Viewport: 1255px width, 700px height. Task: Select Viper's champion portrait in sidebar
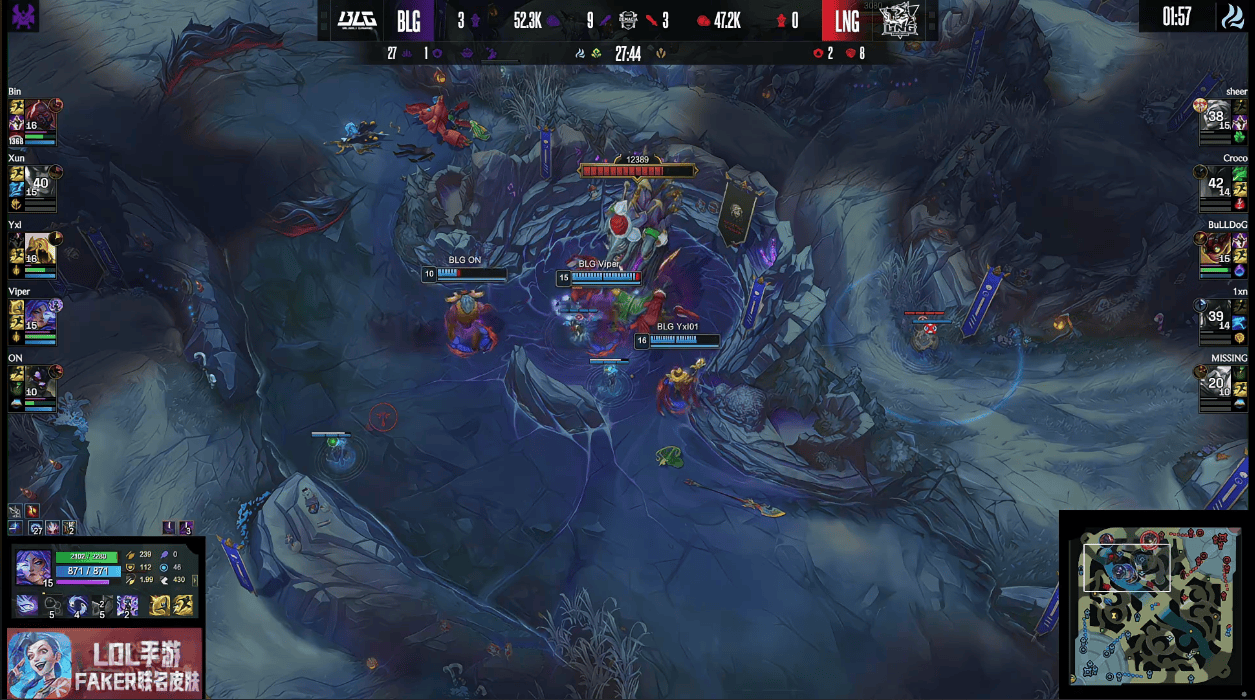pos(40,316)
